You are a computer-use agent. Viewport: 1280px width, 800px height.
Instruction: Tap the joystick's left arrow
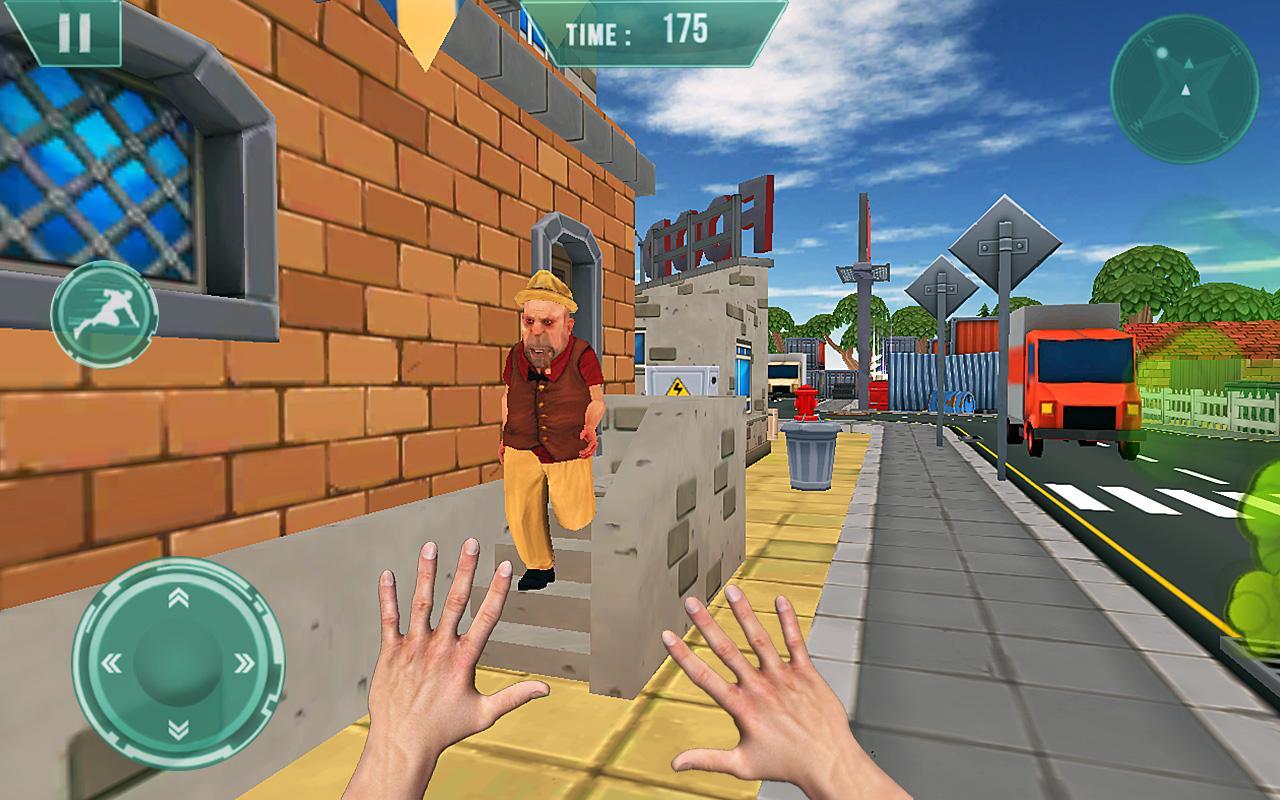112,662
